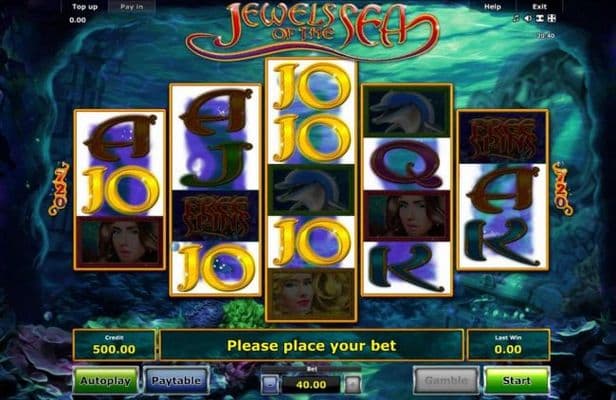The image size is (616, 400).
Task: Open the Top up option
Action: [x=85, y=6]
